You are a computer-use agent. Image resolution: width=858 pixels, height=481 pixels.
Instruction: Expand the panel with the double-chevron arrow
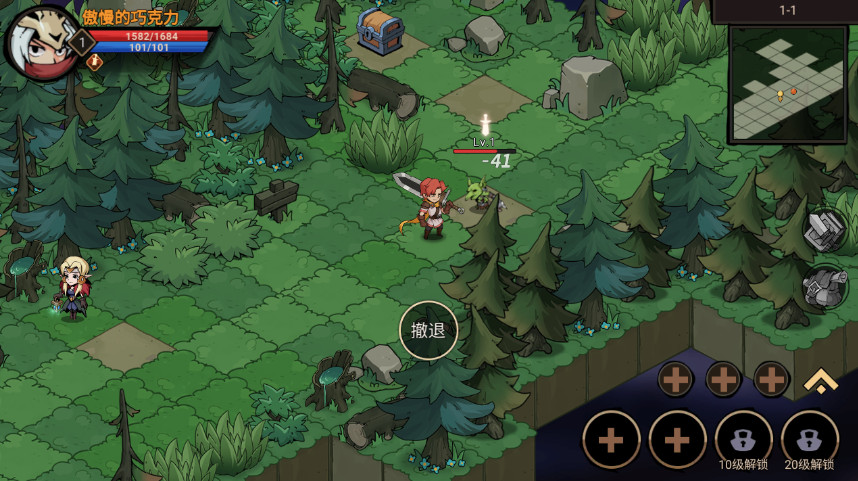(820, 379)
